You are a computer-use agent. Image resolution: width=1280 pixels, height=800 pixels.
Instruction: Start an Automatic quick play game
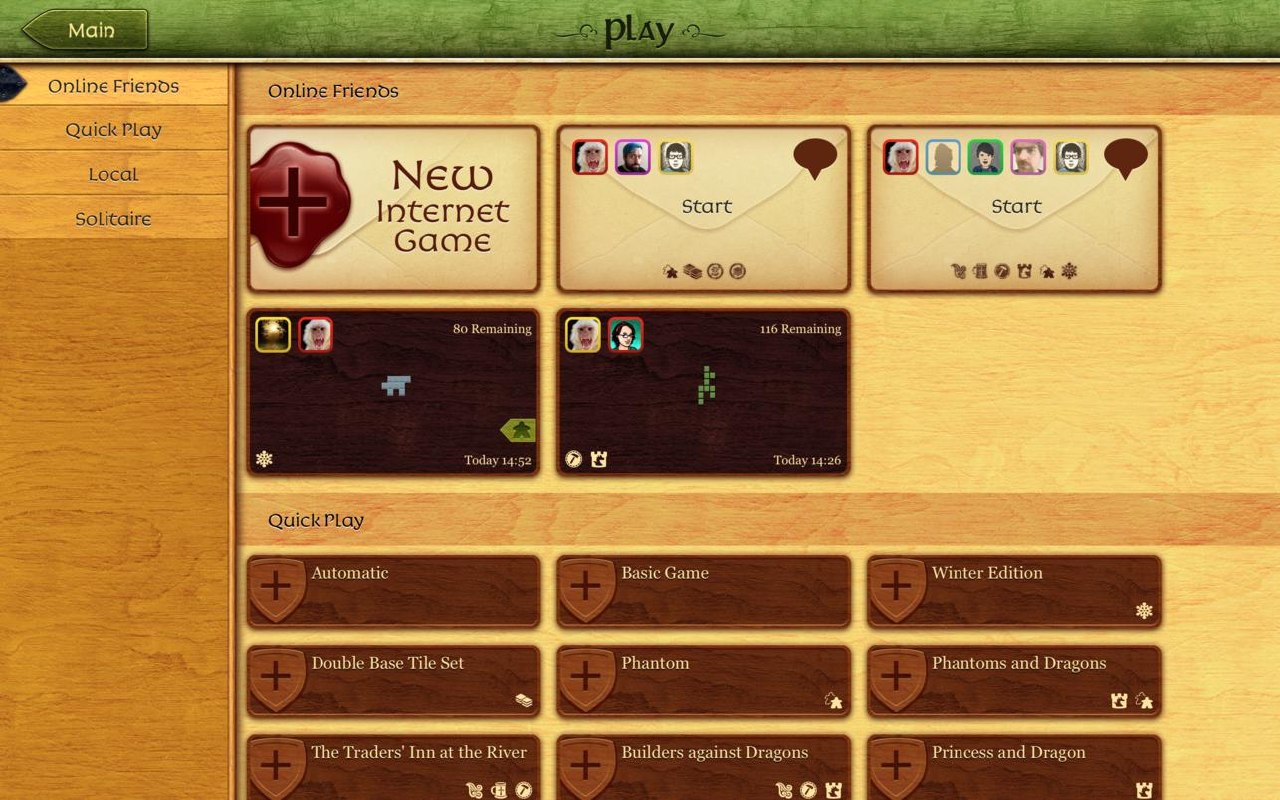coord(393,591)
